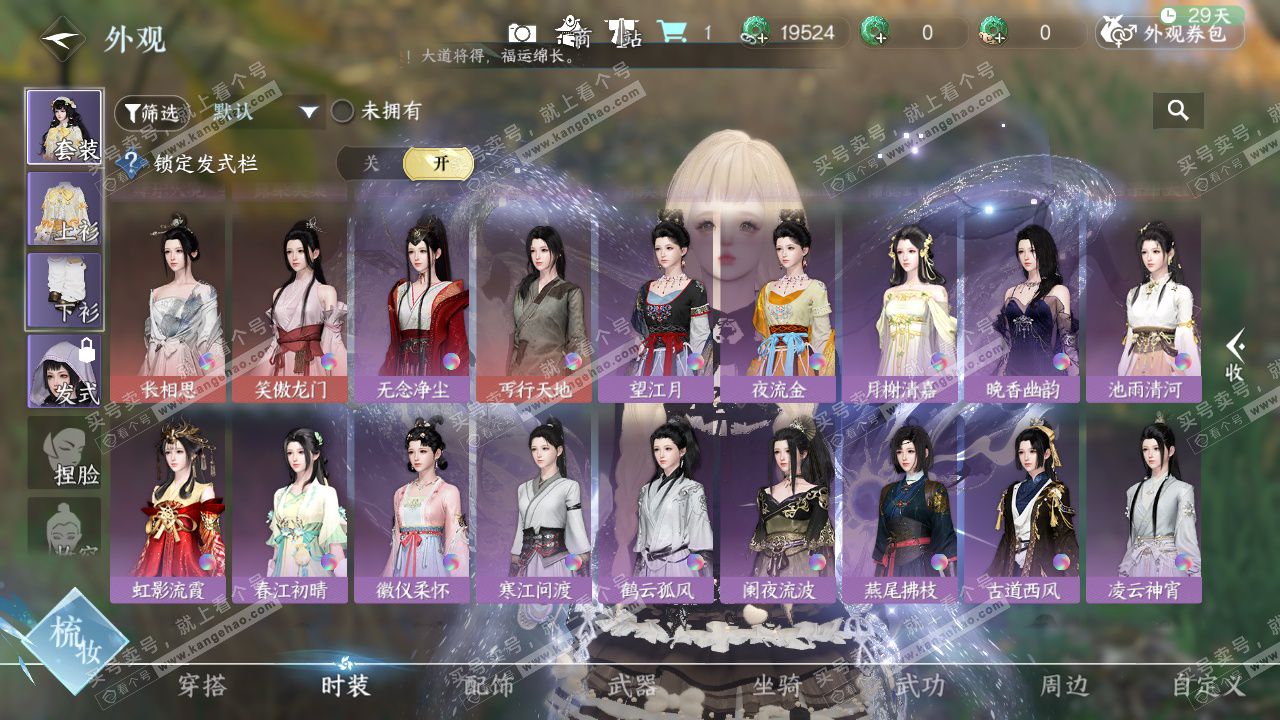Open the 筛选 filter
1280x720 pixels.
(x=151, y=113)
